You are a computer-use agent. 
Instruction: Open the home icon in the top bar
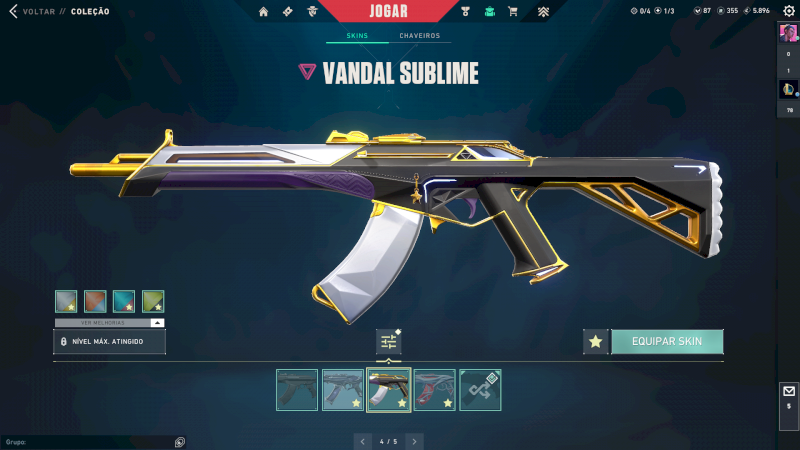coord(264,12)
